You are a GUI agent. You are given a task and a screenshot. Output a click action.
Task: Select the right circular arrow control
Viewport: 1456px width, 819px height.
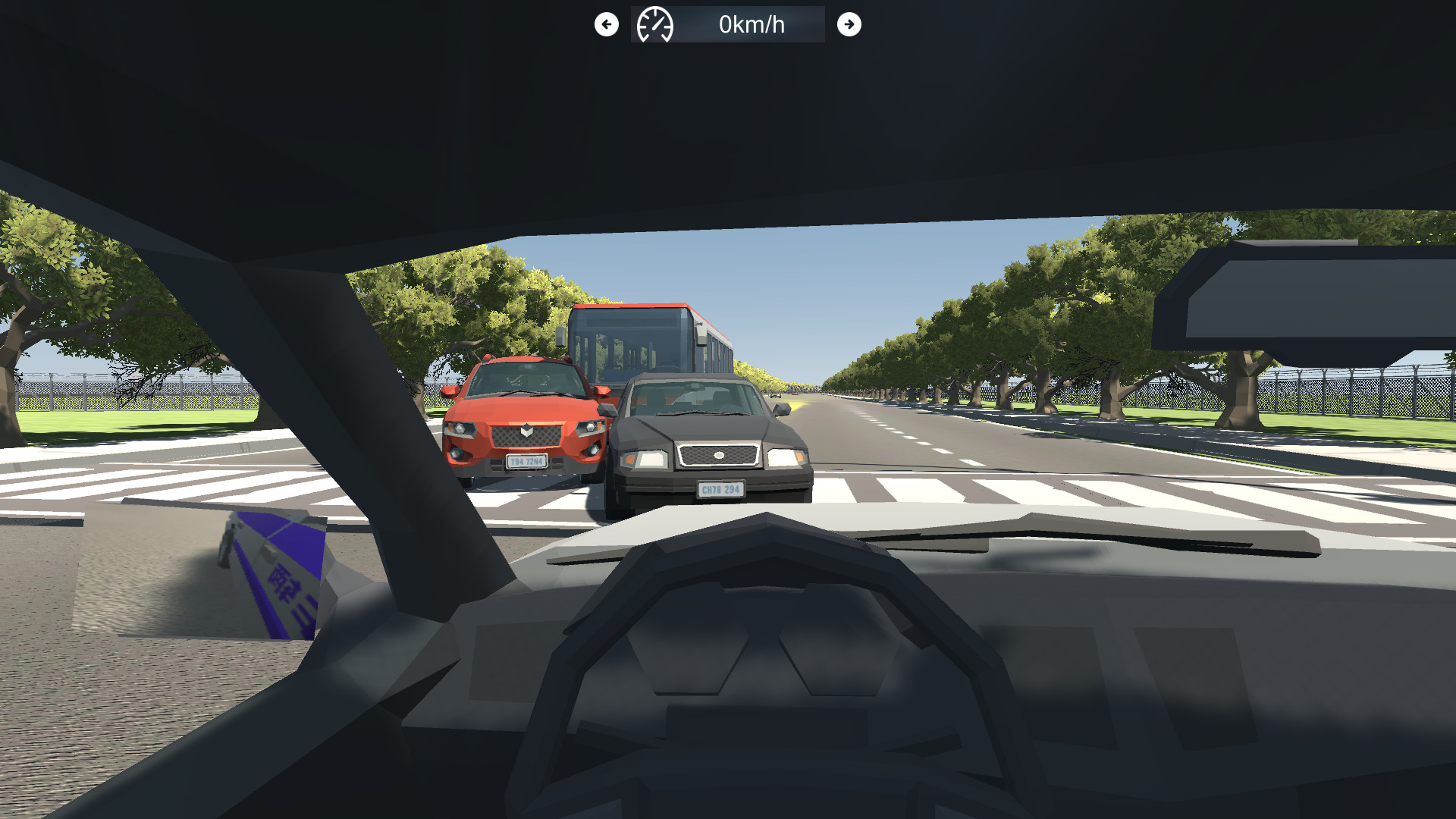pos(849,24)
